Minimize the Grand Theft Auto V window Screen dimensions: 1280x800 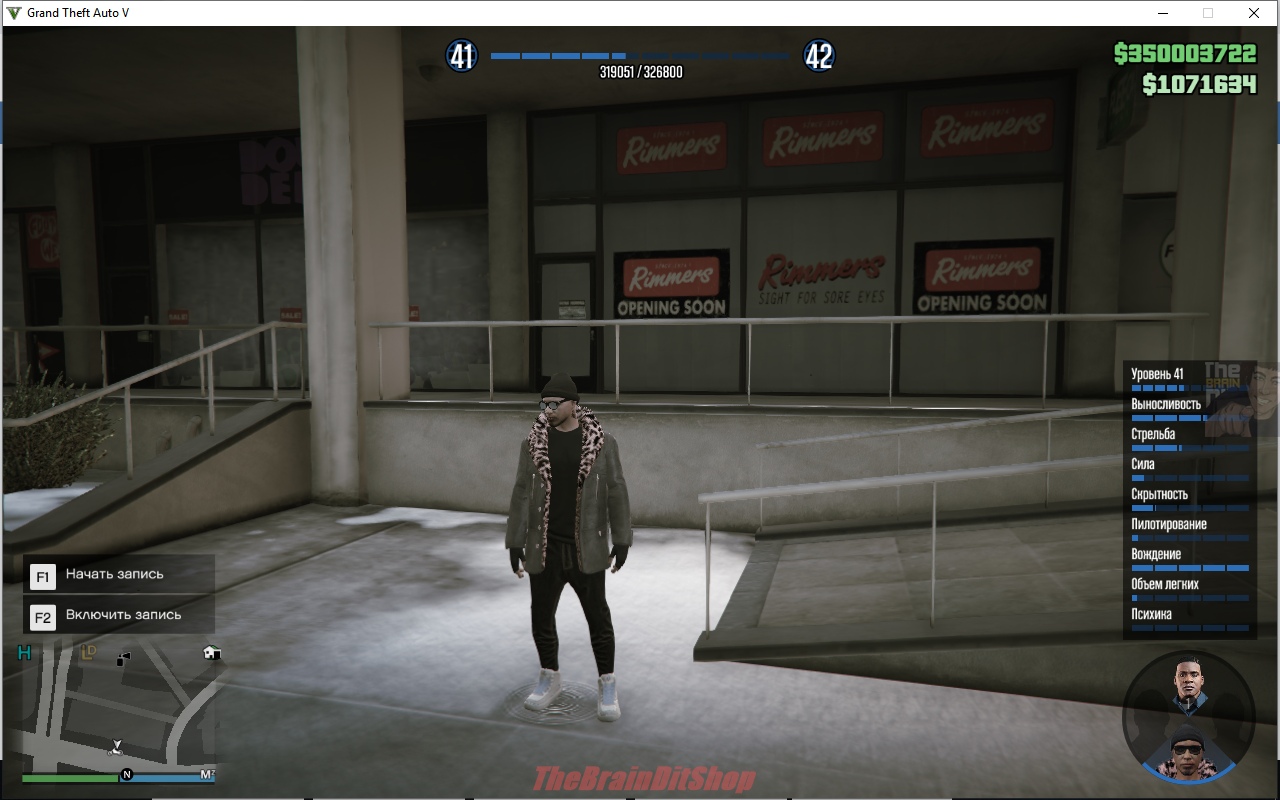(x=1163, y=13)
